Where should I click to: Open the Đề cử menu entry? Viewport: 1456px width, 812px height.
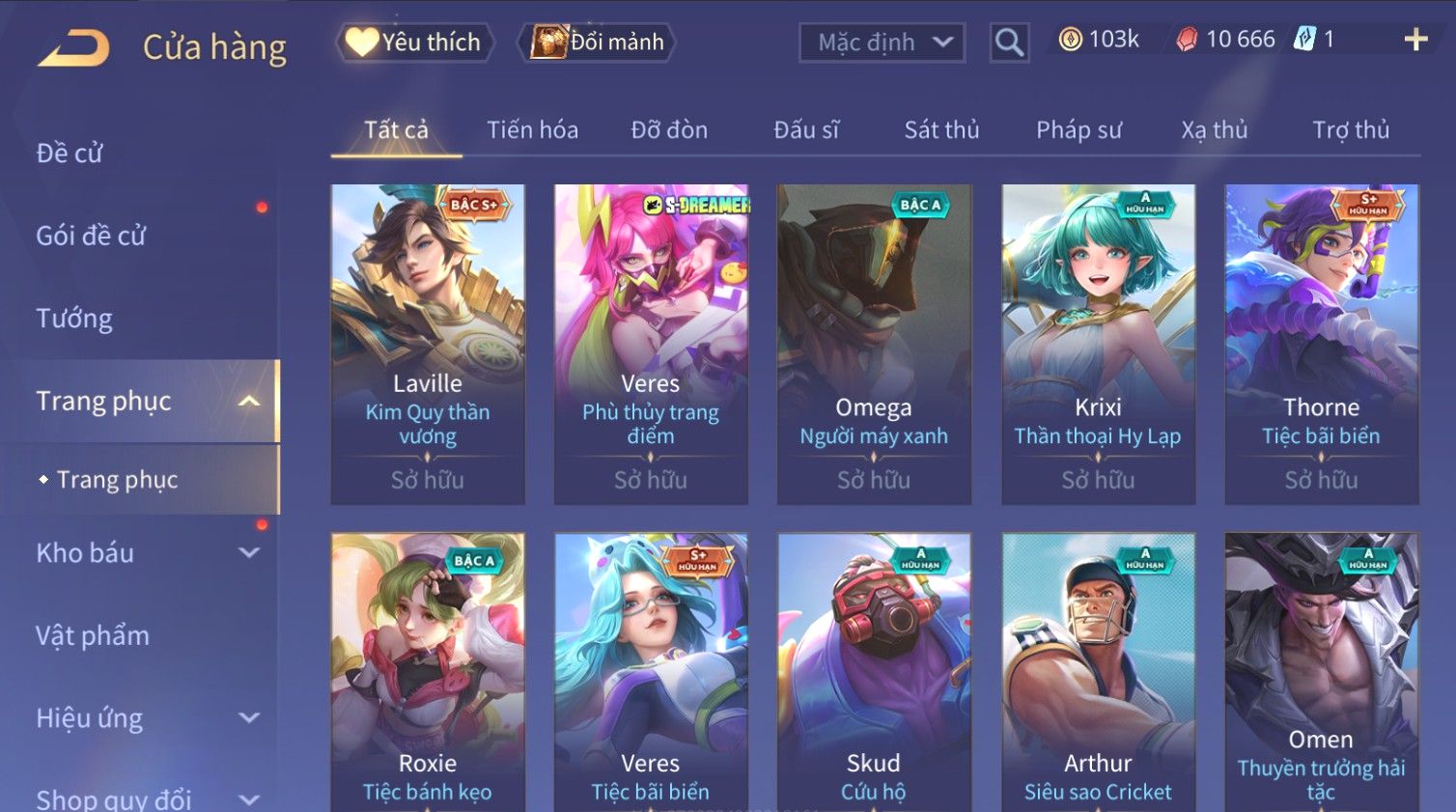pyautogui.click(x=70, y=154)
